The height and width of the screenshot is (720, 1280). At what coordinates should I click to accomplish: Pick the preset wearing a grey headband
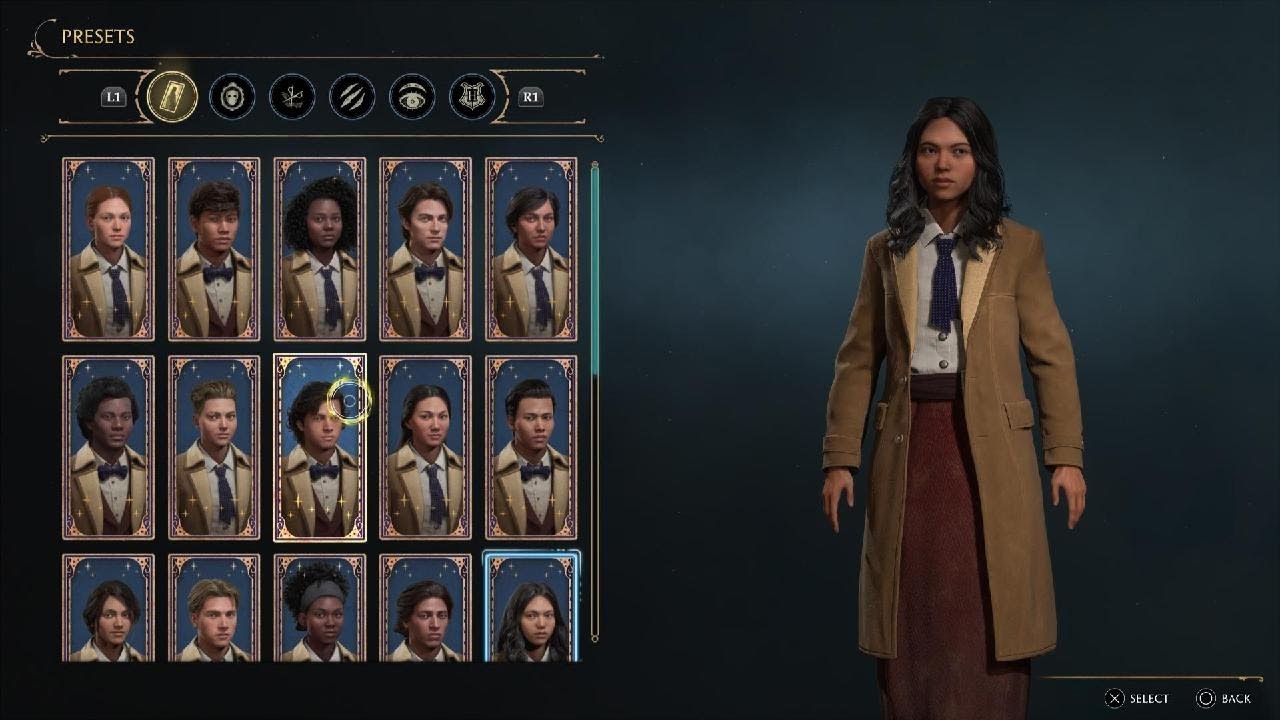320,608
